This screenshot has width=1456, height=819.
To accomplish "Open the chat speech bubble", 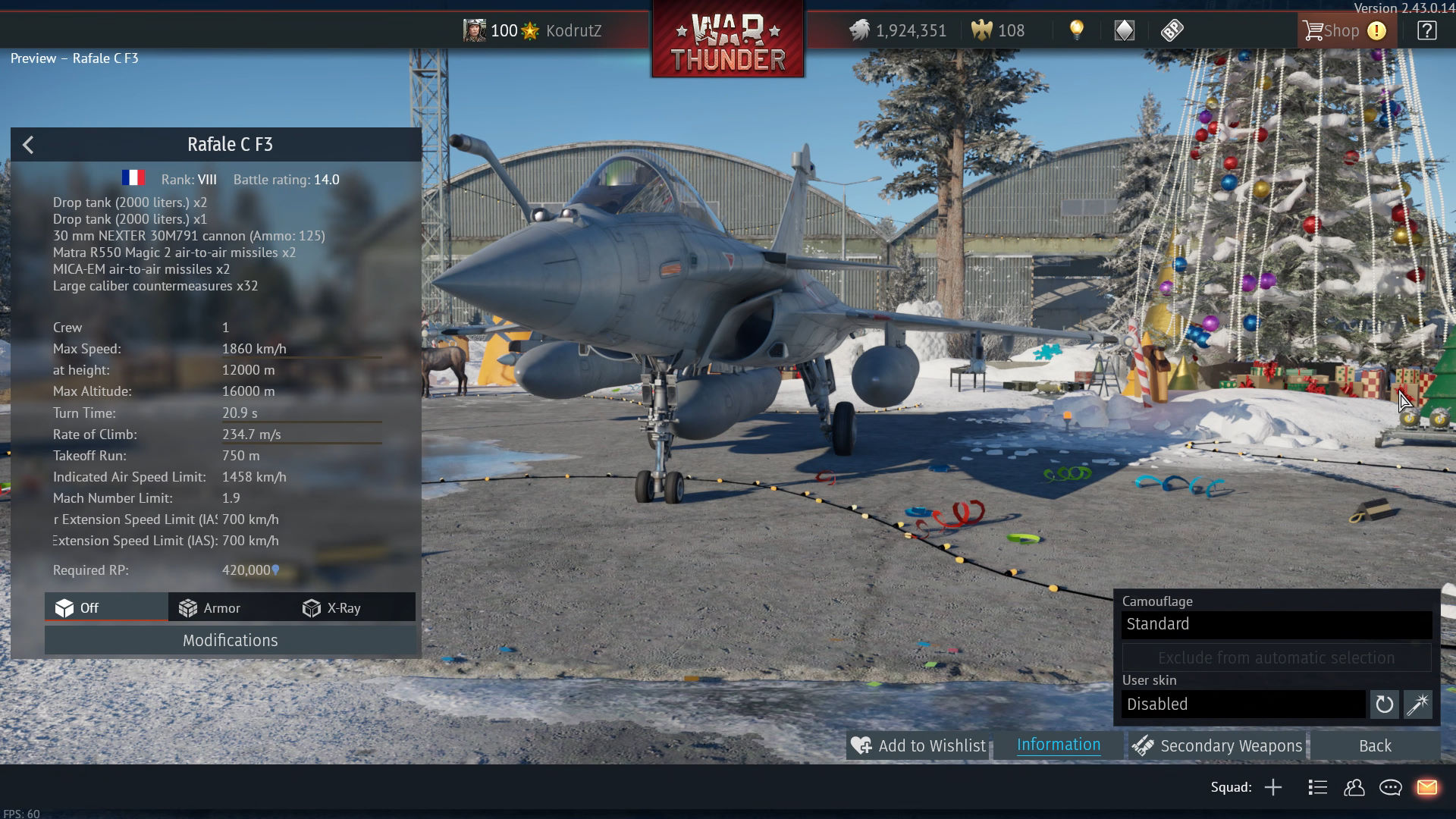I will tap(1390, 788).
